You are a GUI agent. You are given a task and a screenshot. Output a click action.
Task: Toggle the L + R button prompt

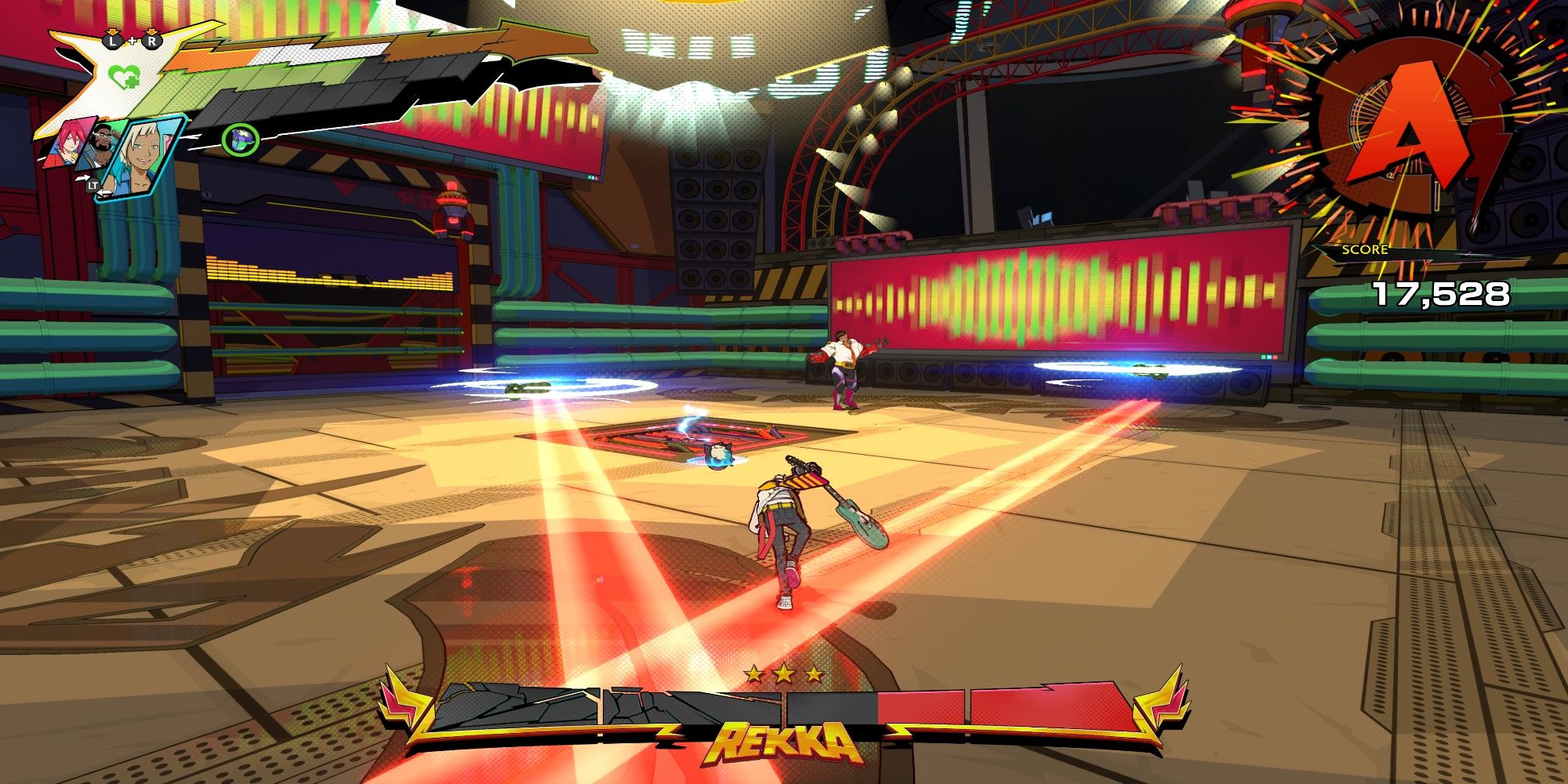click(x=132, y=40)
